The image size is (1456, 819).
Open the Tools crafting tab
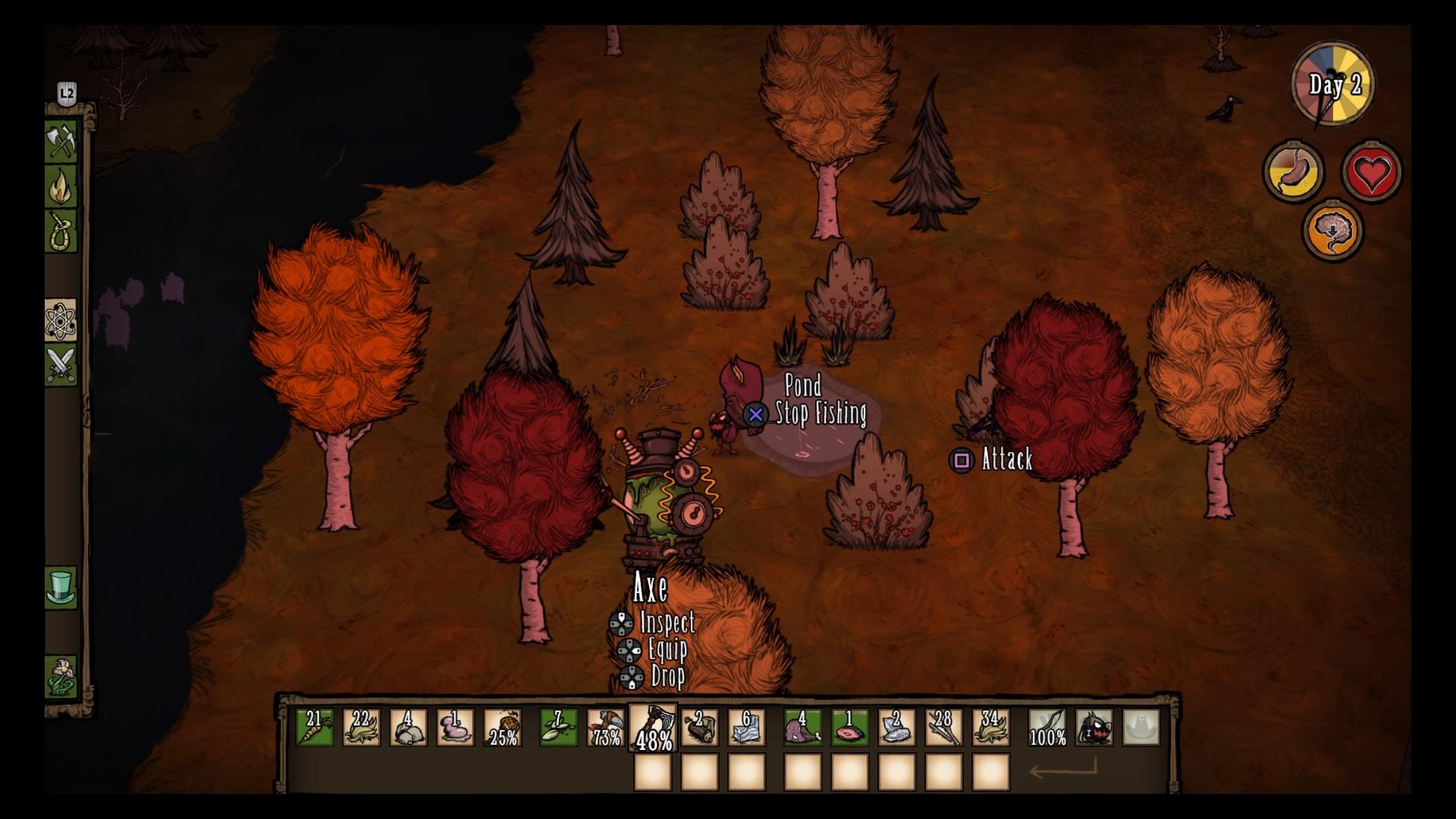tap(61, 140)
